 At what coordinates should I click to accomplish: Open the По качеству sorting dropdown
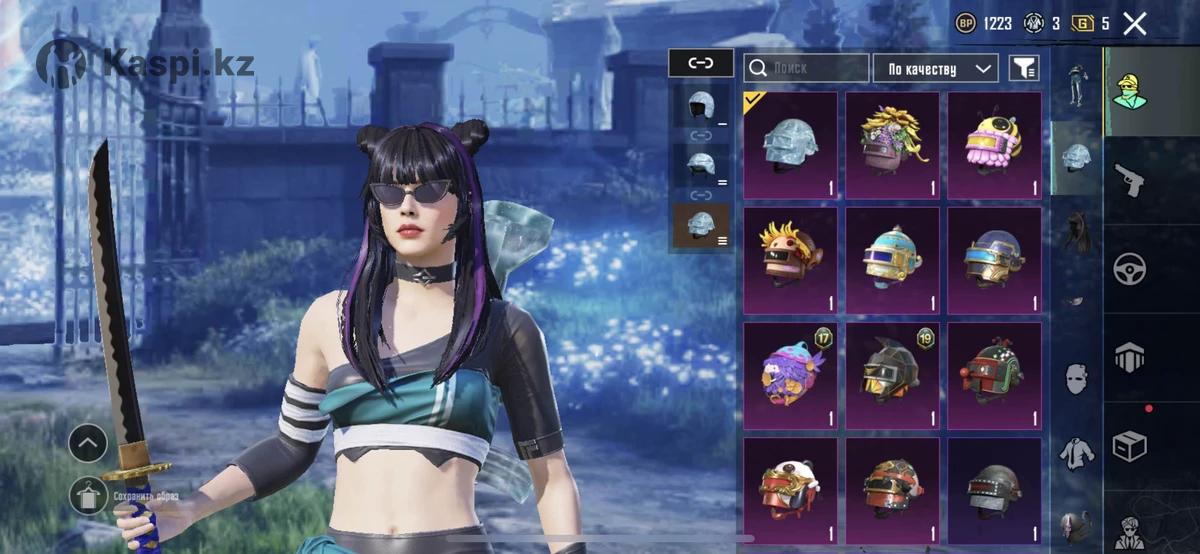click(x=935, y=68)
